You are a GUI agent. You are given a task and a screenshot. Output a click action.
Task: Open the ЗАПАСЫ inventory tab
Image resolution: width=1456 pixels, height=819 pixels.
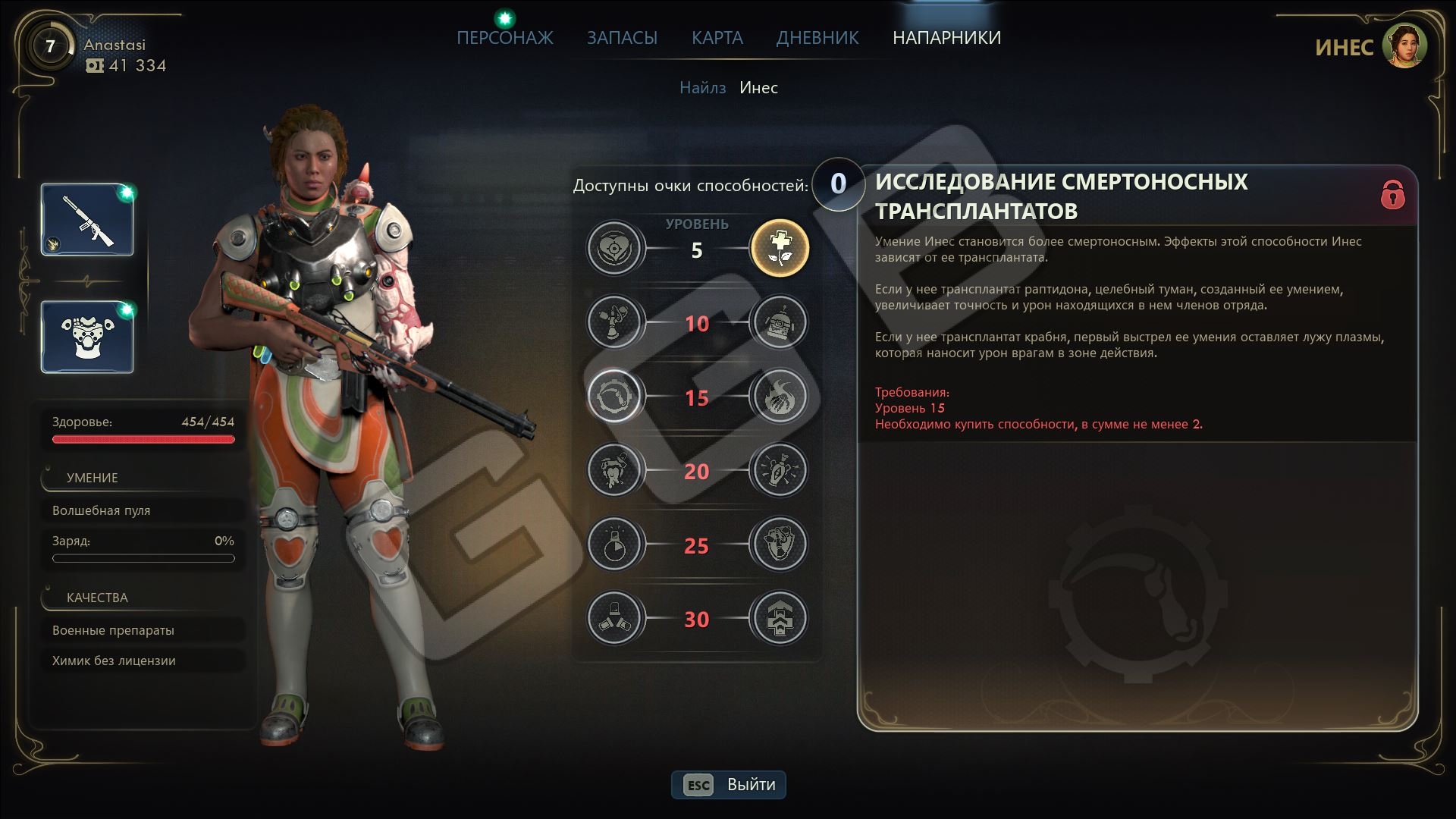pos(622,38)
